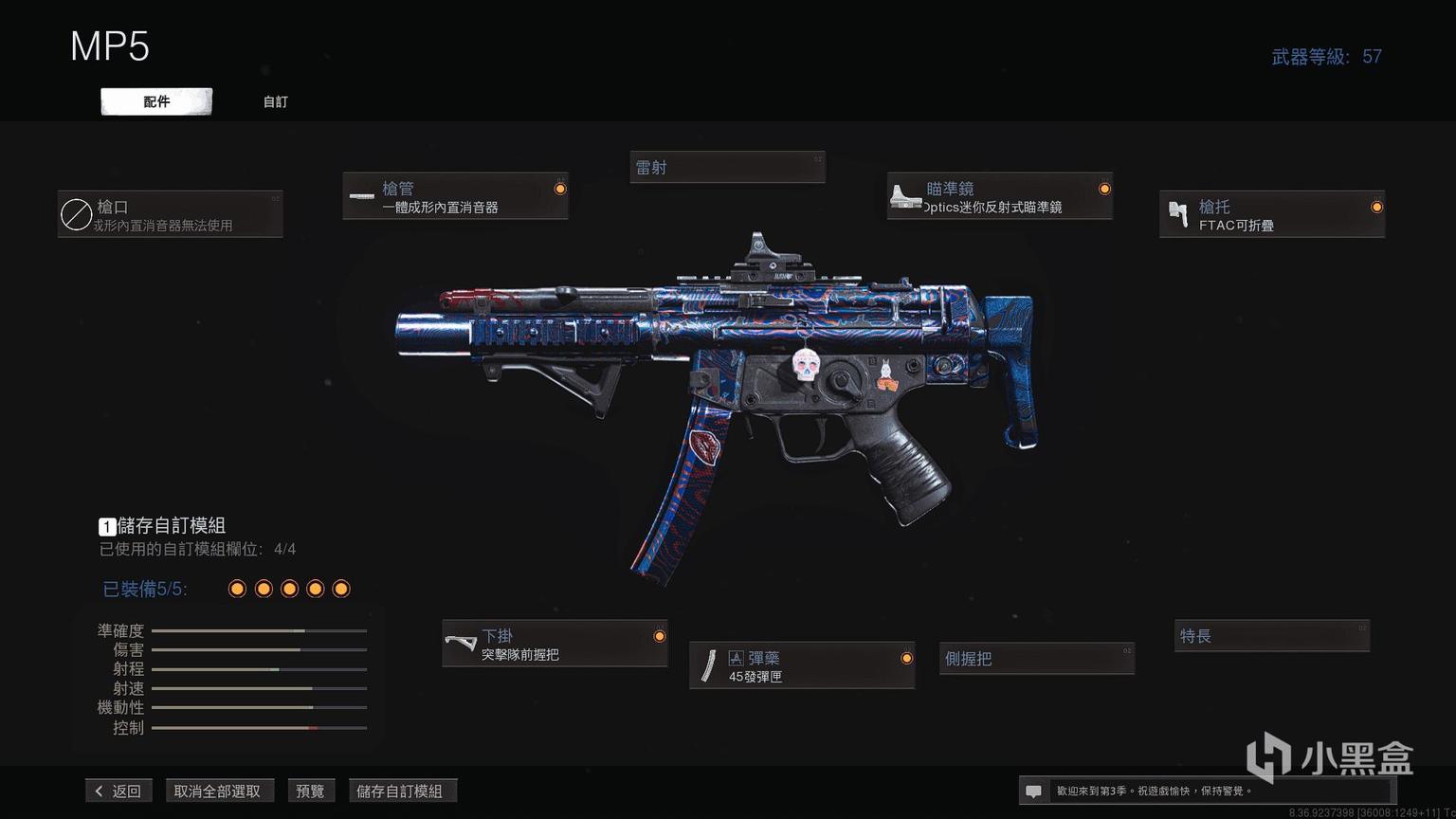Select the 彈藥 ammunition attachment slot
Viewport: 1456px width, 819px height.
tap(802, 665)
